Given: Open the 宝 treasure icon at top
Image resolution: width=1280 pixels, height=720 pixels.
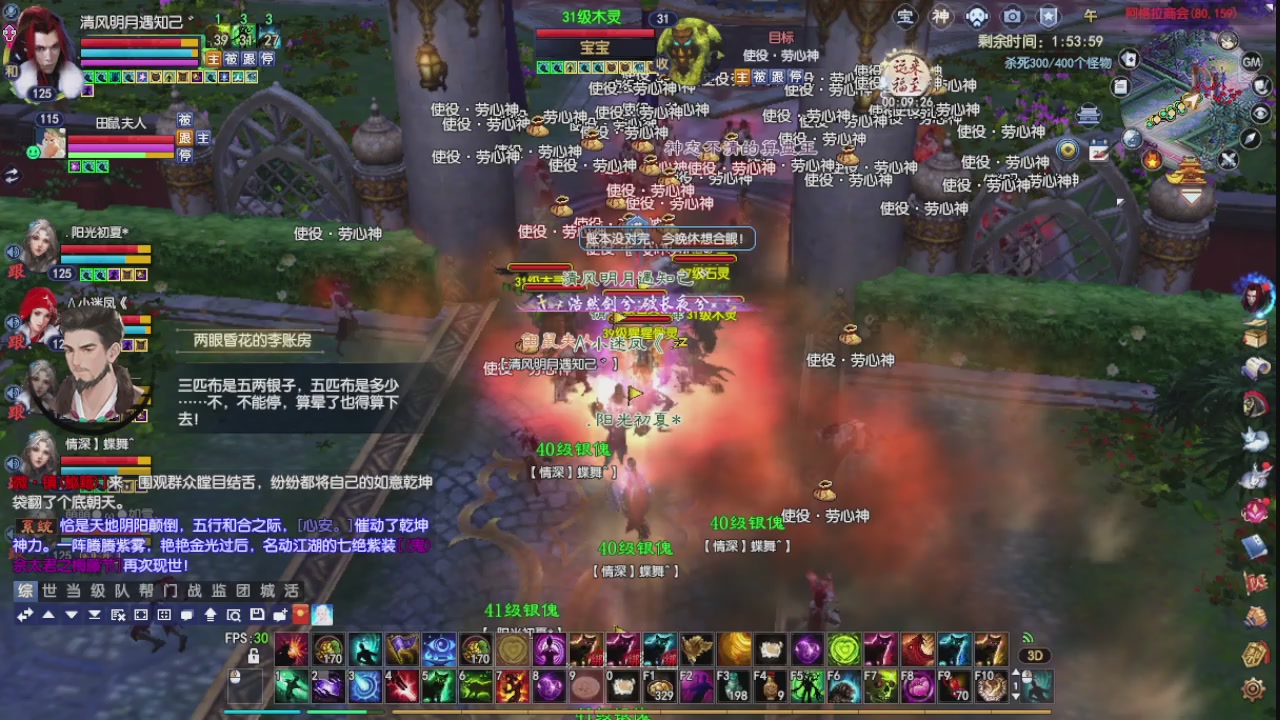Looking at the screenshot, I should 905,16.
